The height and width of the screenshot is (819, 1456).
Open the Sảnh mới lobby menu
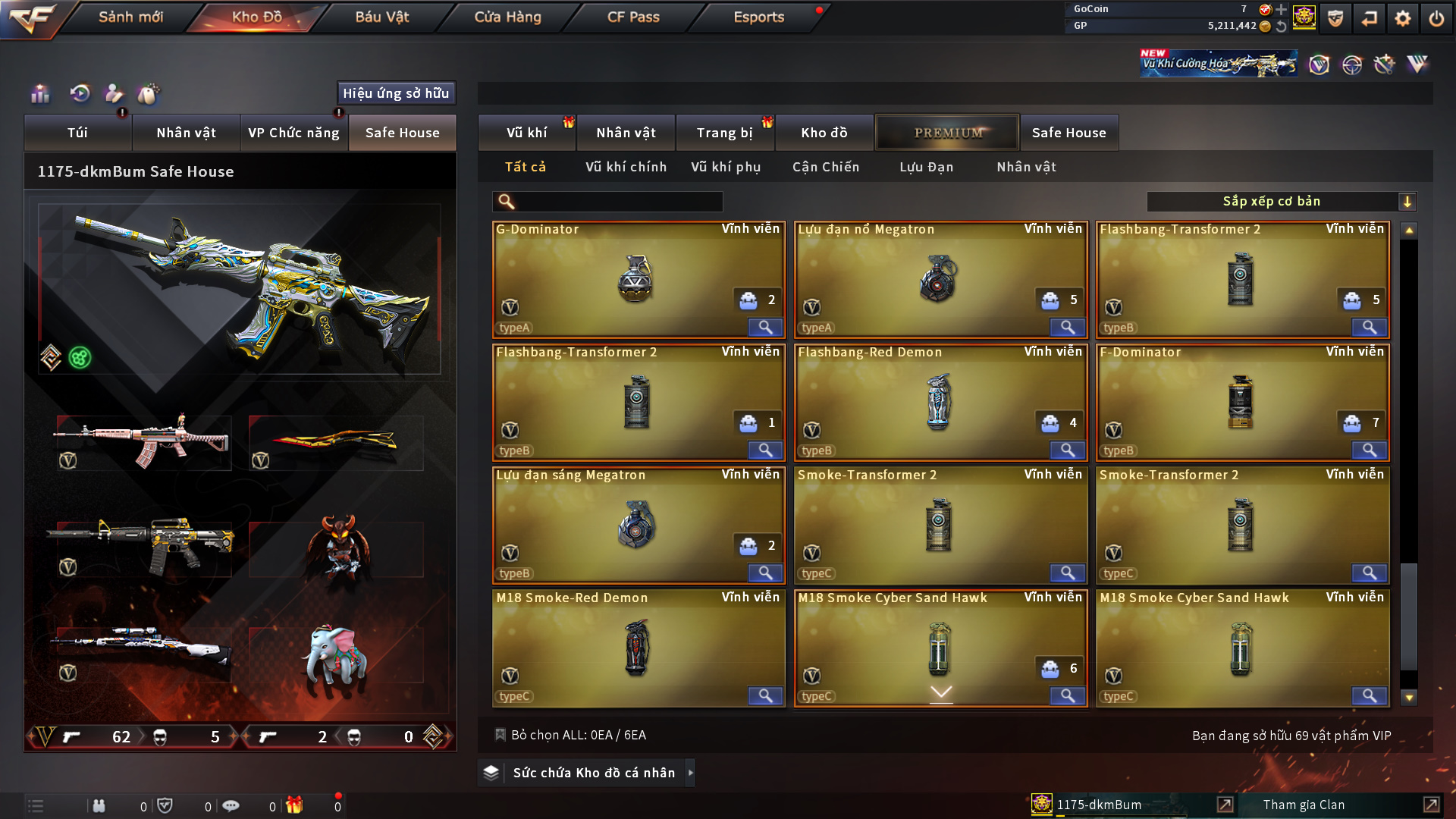[x=130, y=17]
